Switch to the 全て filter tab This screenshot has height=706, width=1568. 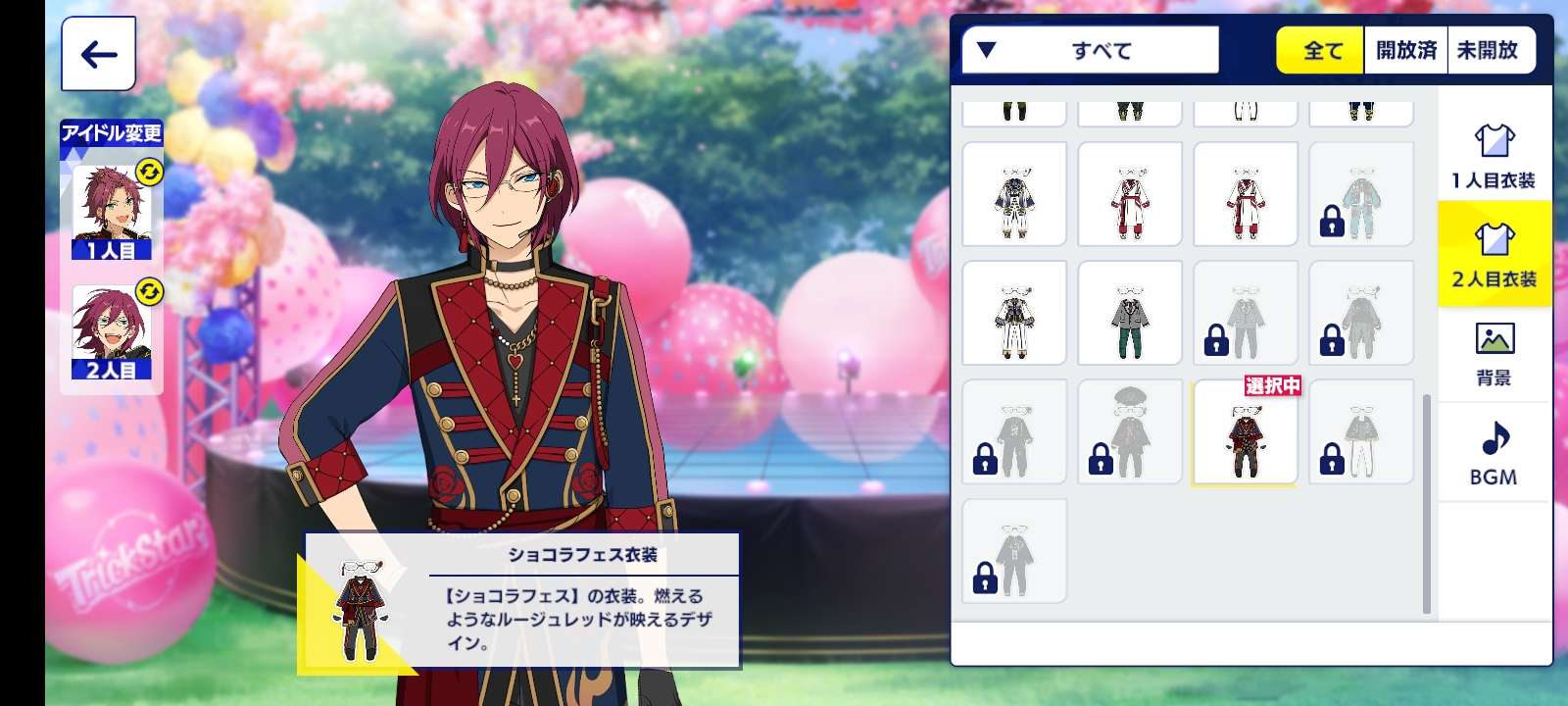coord(1320,50)
